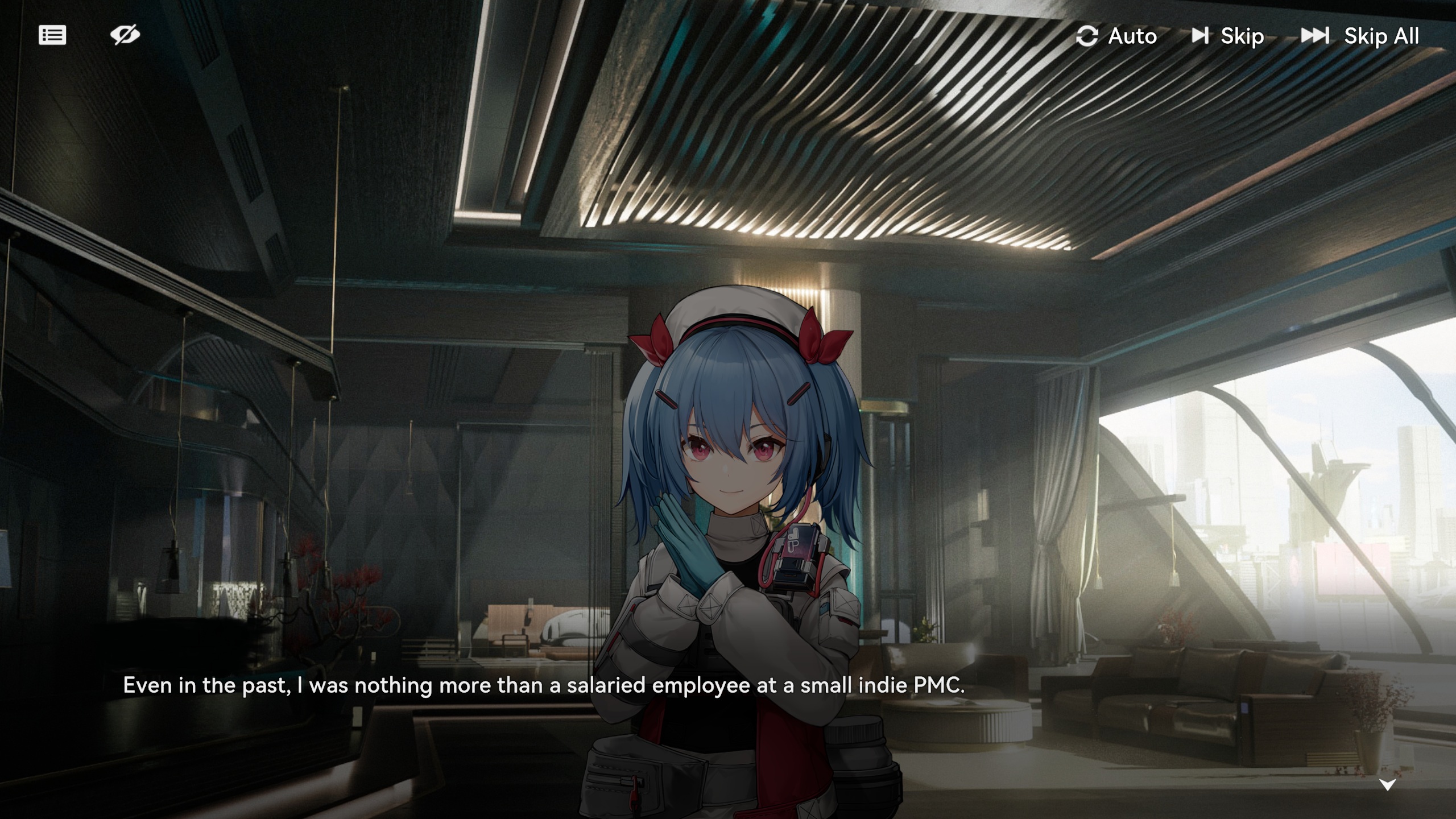The width and height of the screenshot is (1456, 819).
Task: Choose Skip All to bypass the story
Action: [1360, 36]
